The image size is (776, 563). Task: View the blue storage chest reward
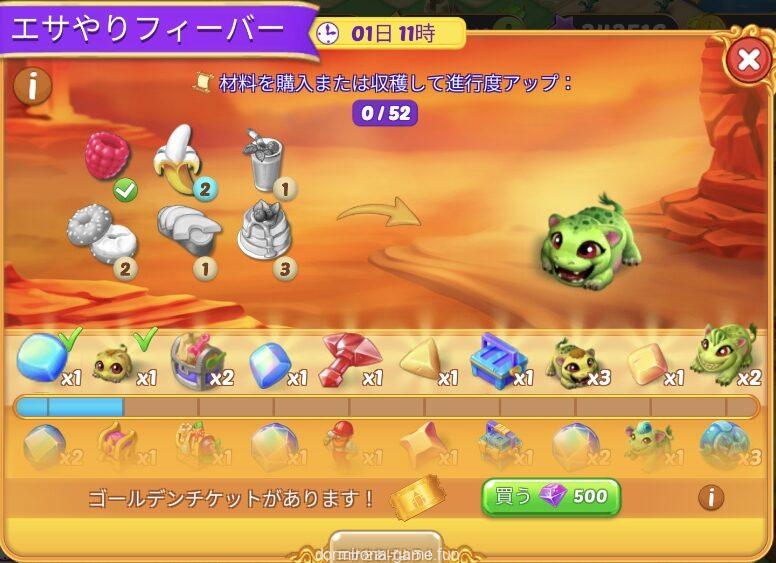[498, 359]
